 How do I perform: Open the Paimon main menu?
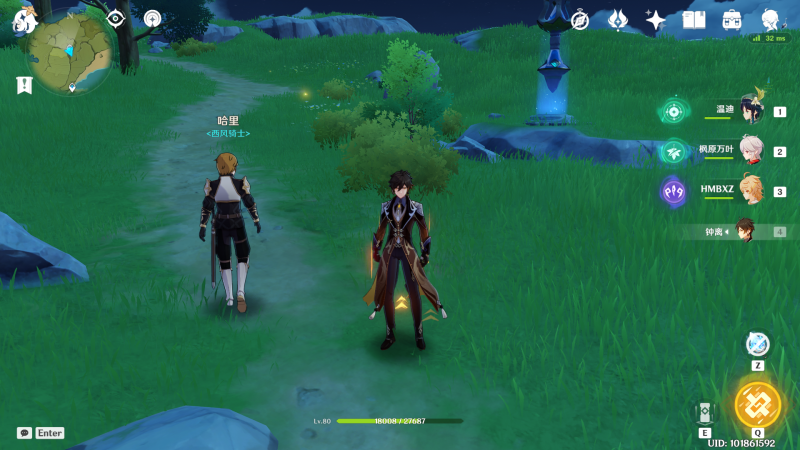click(24, 19)
